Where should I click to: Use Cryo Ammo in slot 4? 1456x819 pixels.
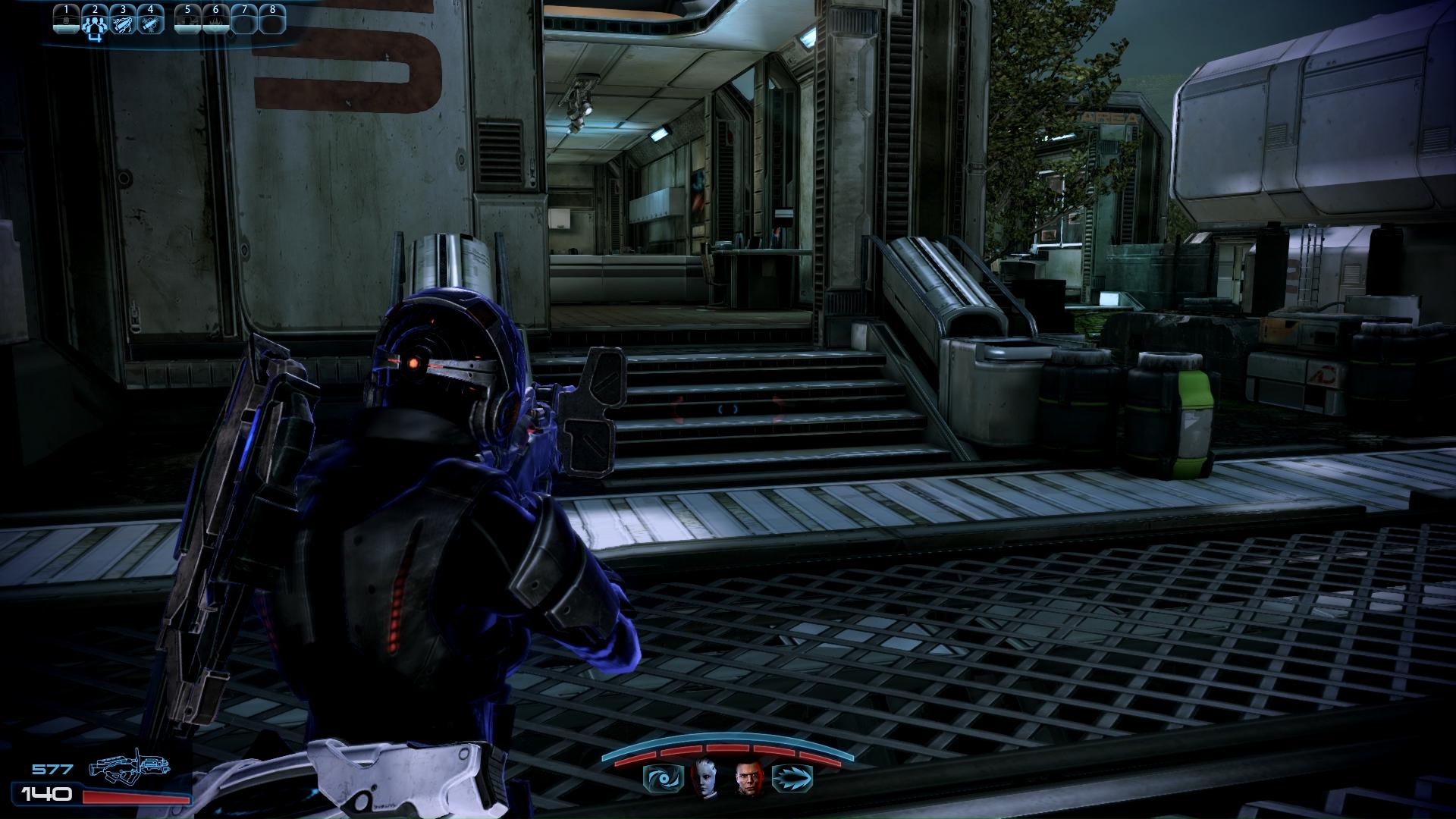tap(151, 20)
